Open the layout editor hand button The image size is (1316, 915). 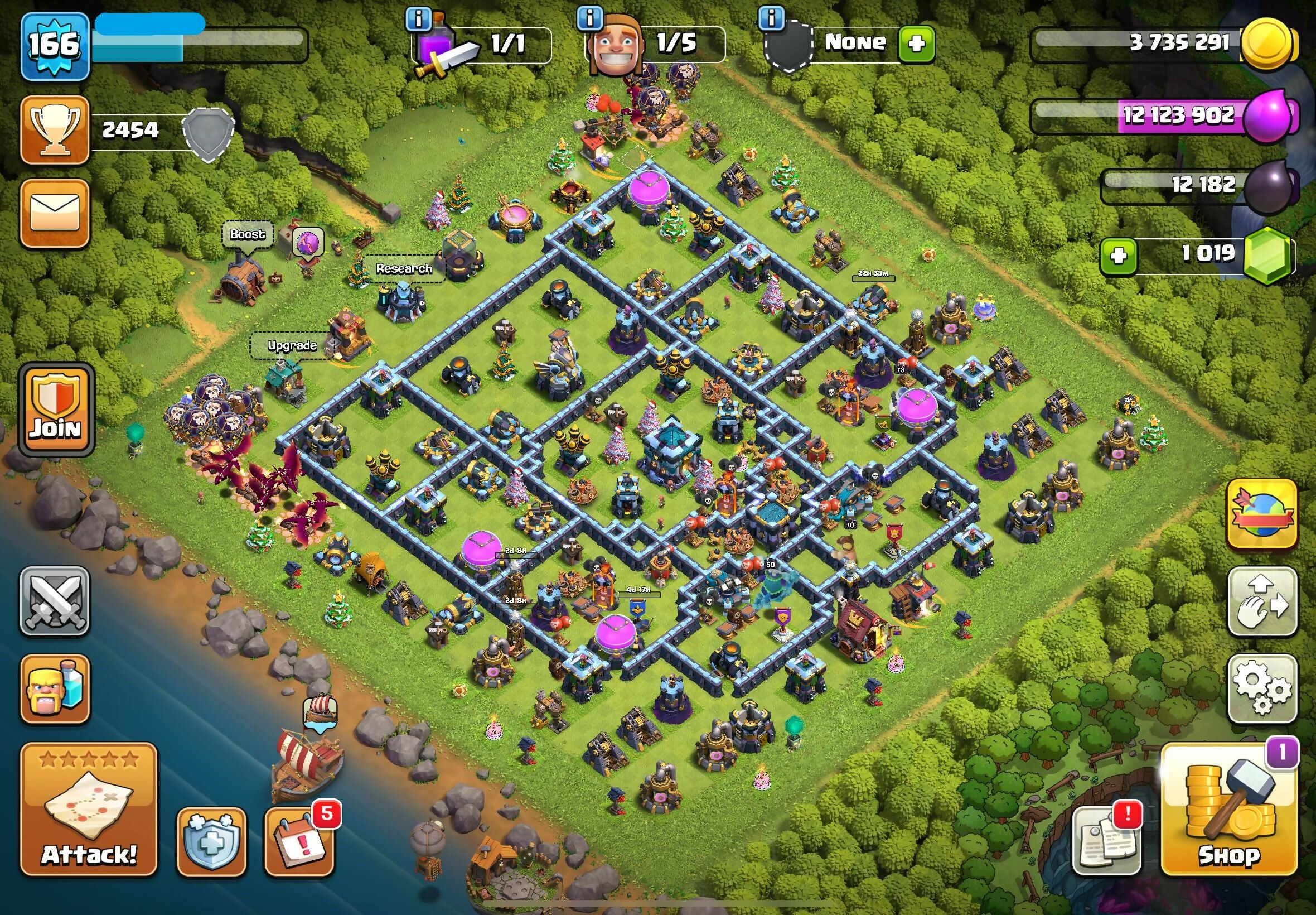click(1261, 602)
